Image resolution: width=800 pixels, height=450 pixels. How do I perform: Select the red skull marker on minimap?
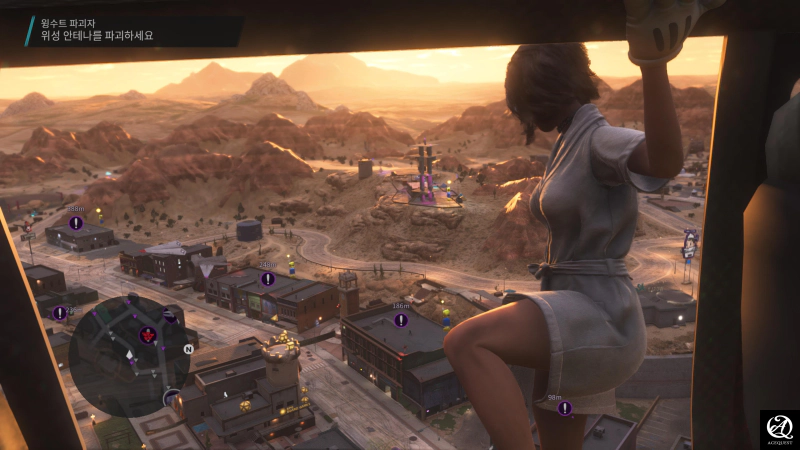click(148, 333)
